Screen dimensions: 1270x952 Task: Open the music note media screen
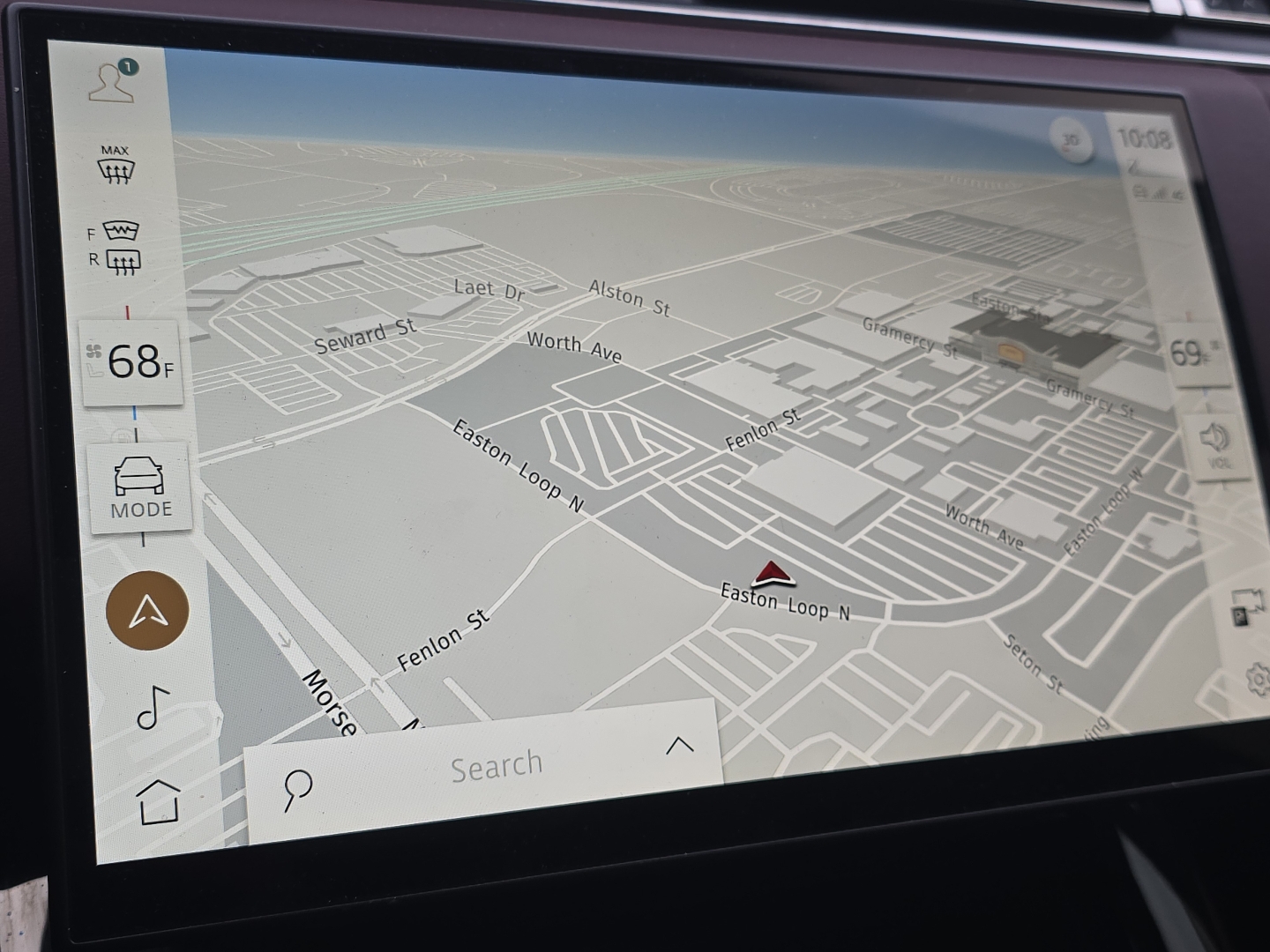(153, 707)
